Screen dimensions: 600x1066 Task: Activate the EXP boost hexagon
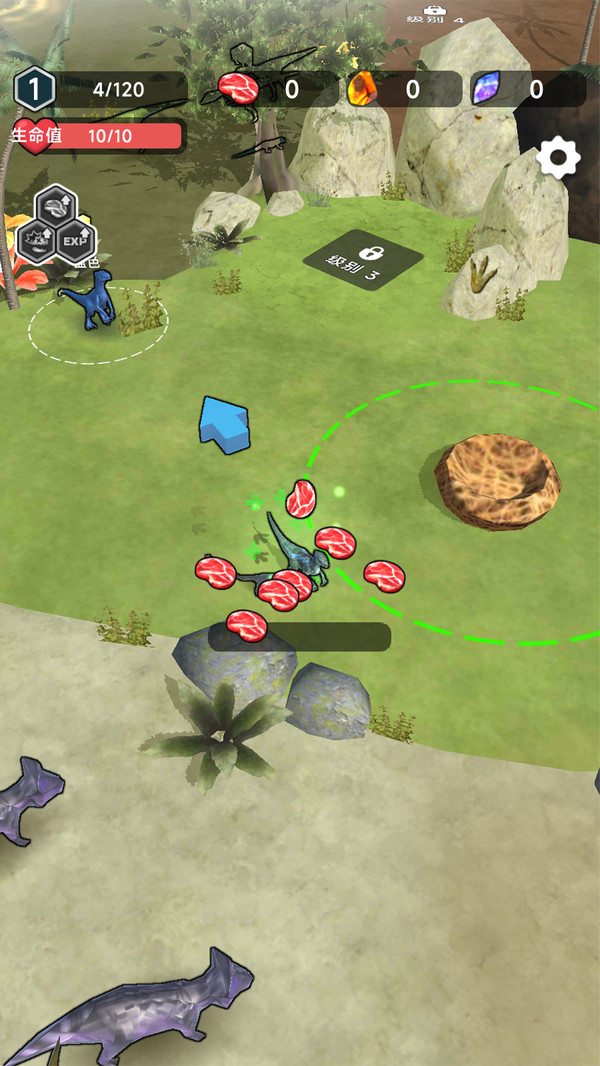[x=76, y=241]
